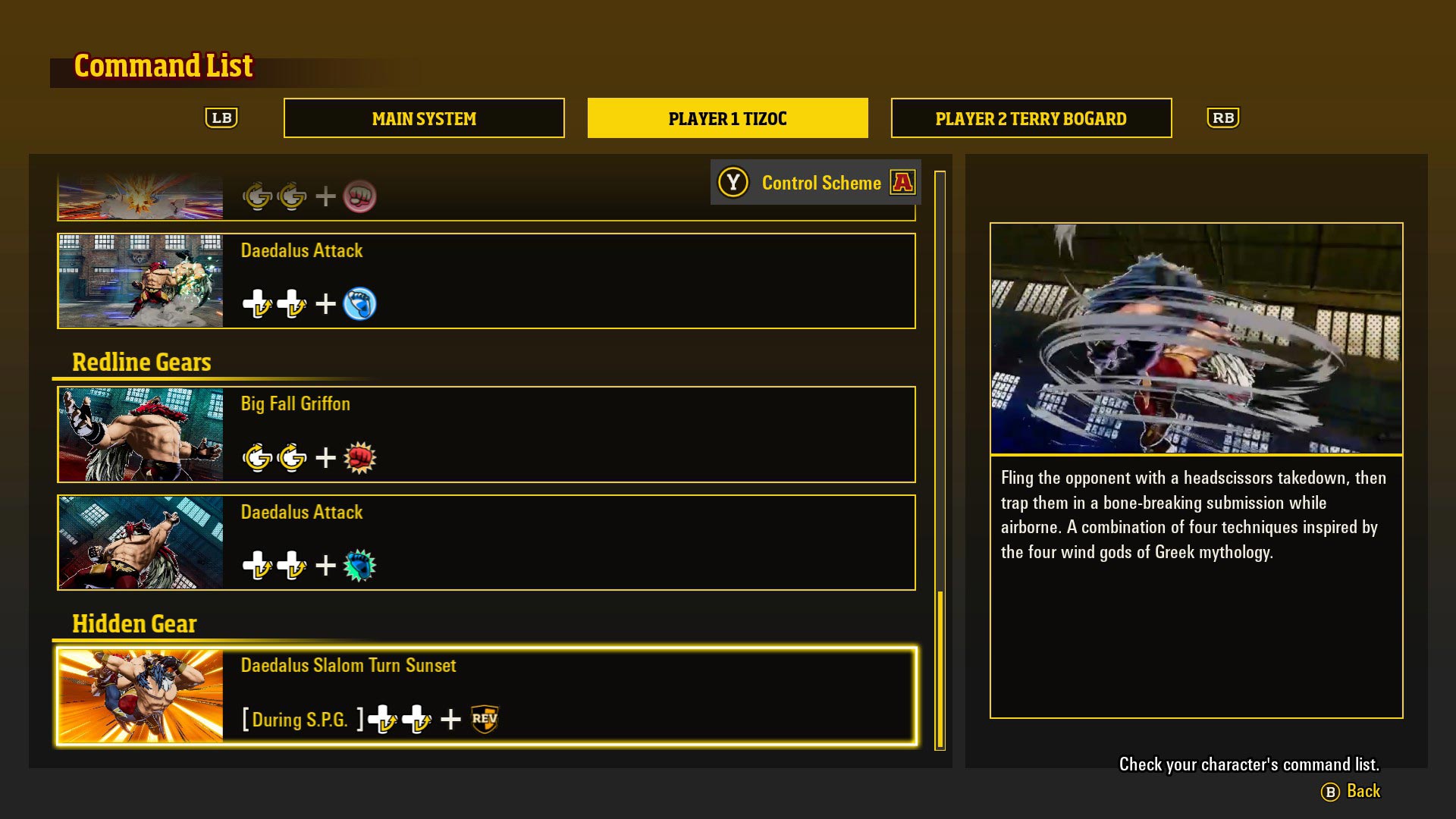Click Back to leave the Command List
The height and width of the screenshot is (819, 1456).
(1363, 791)
